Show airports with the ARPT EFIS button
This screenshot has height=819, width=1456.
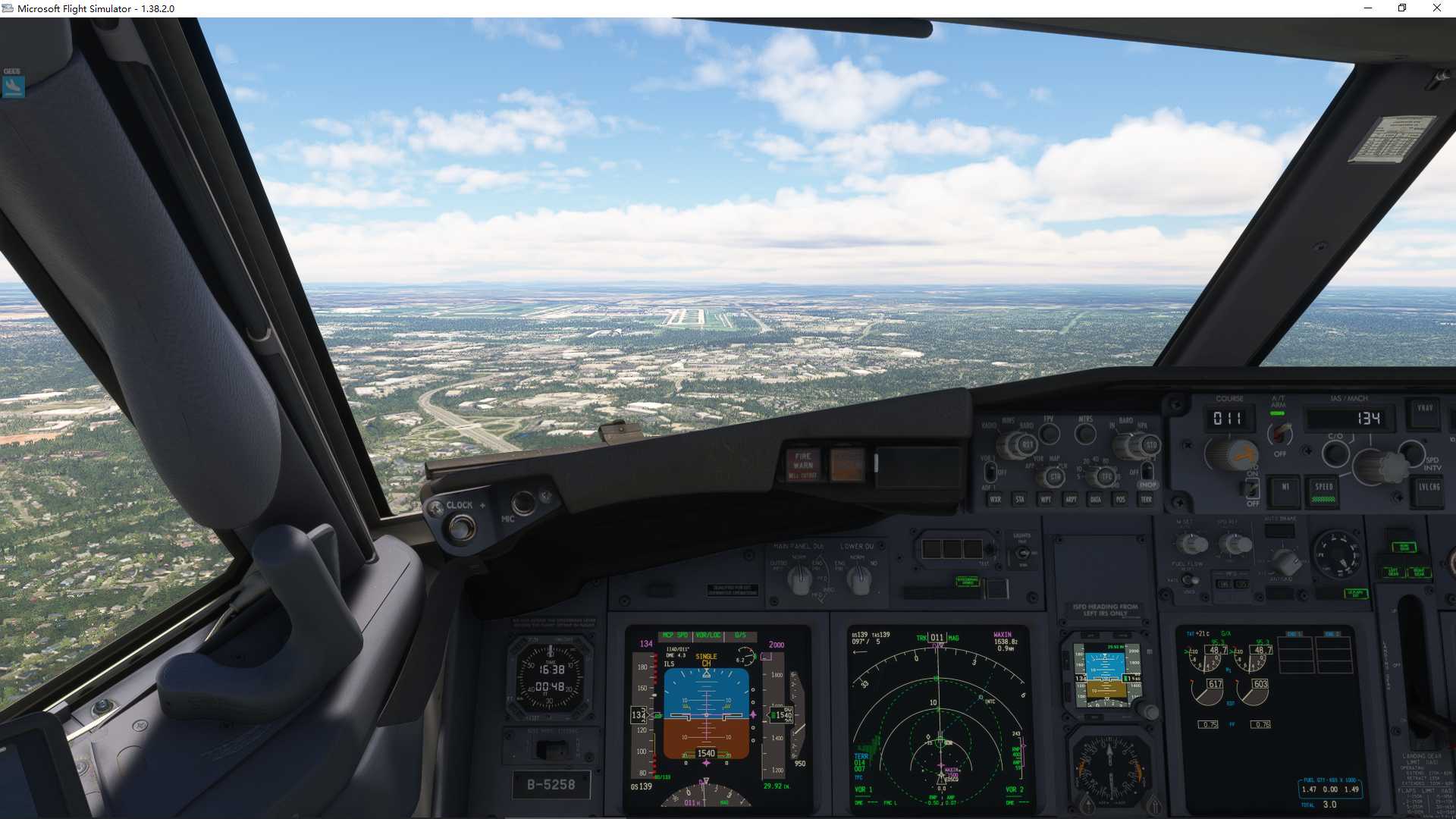[1071, 500]
